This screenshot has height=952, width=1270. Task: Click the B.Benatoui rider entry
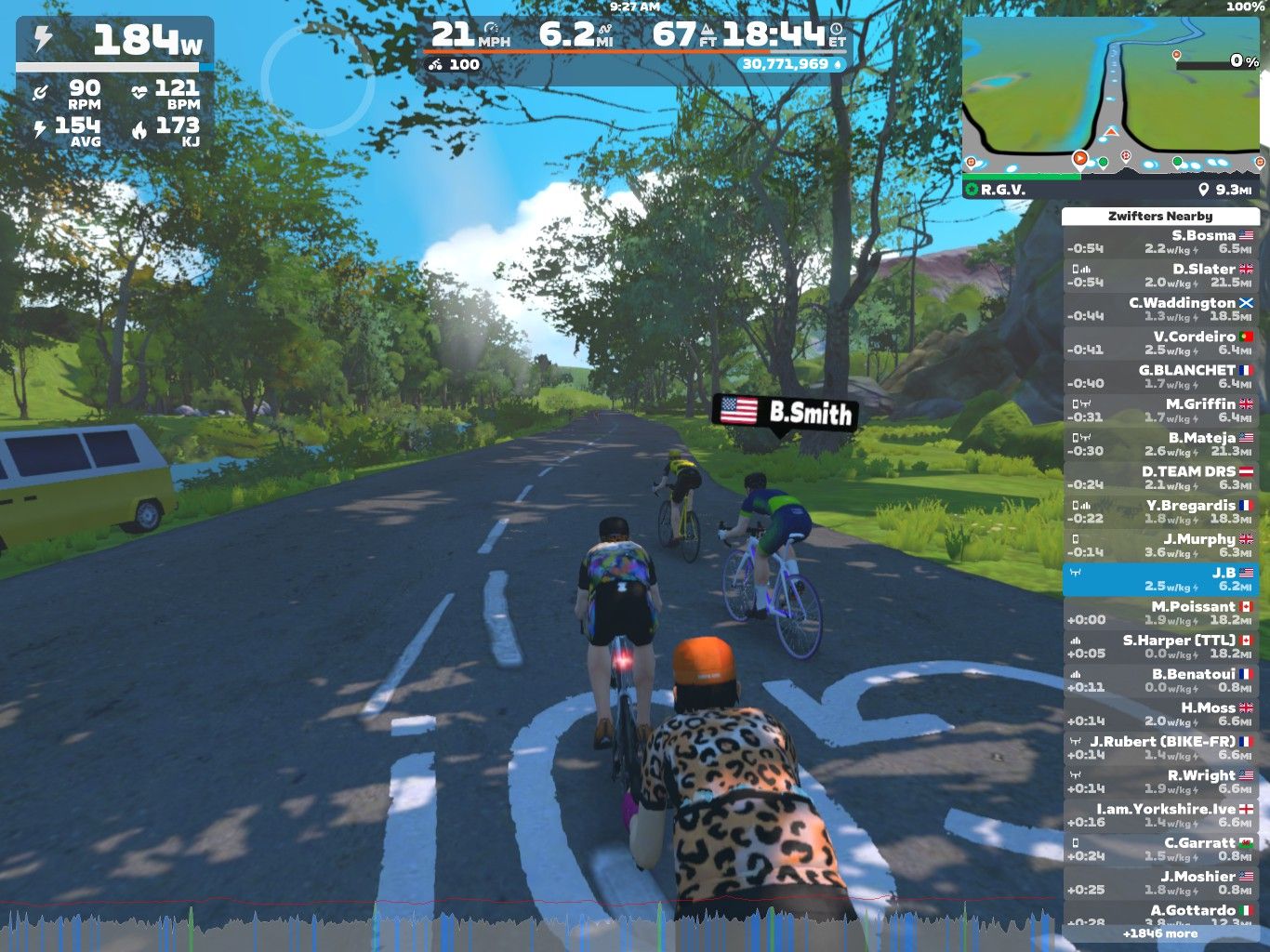click(x=1160, y=680)
